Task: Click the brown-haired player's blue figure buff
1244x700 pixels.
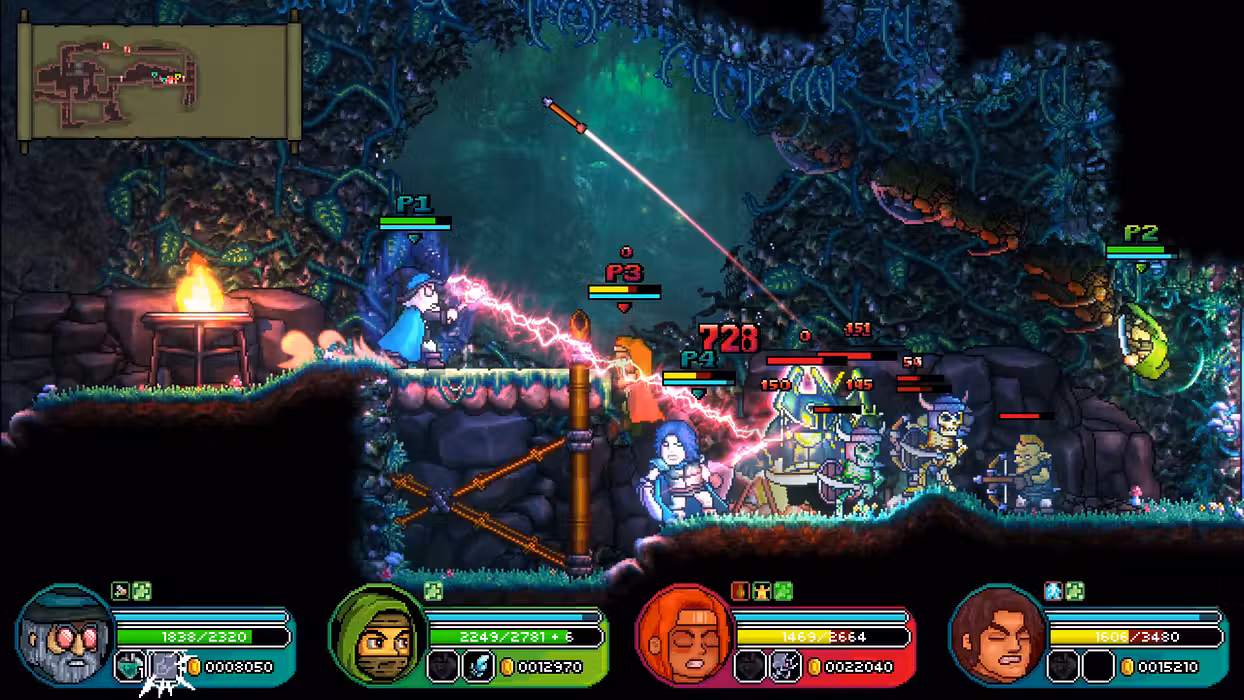Action: 1054,591
